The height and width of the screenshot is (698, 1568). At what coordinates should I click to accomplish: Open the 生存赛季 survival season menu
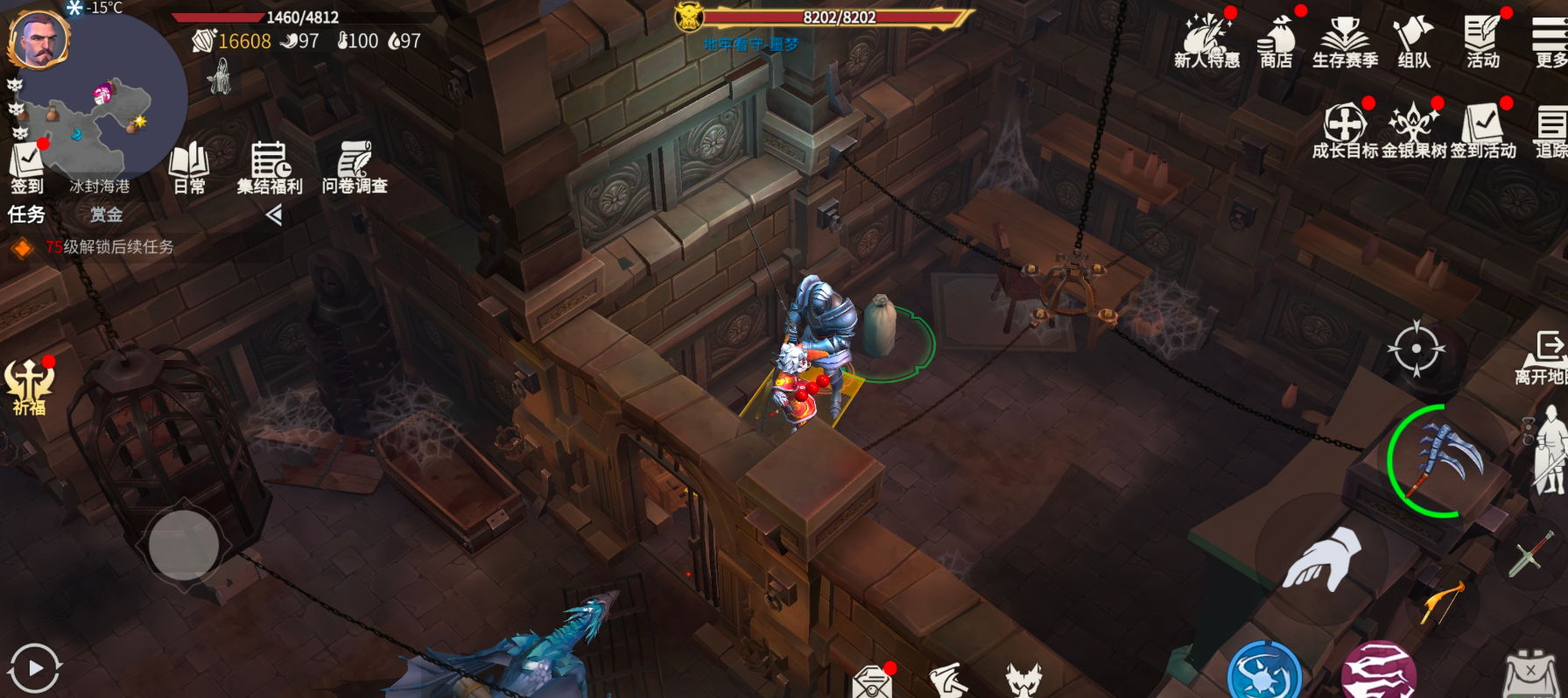click(1345, 40)
